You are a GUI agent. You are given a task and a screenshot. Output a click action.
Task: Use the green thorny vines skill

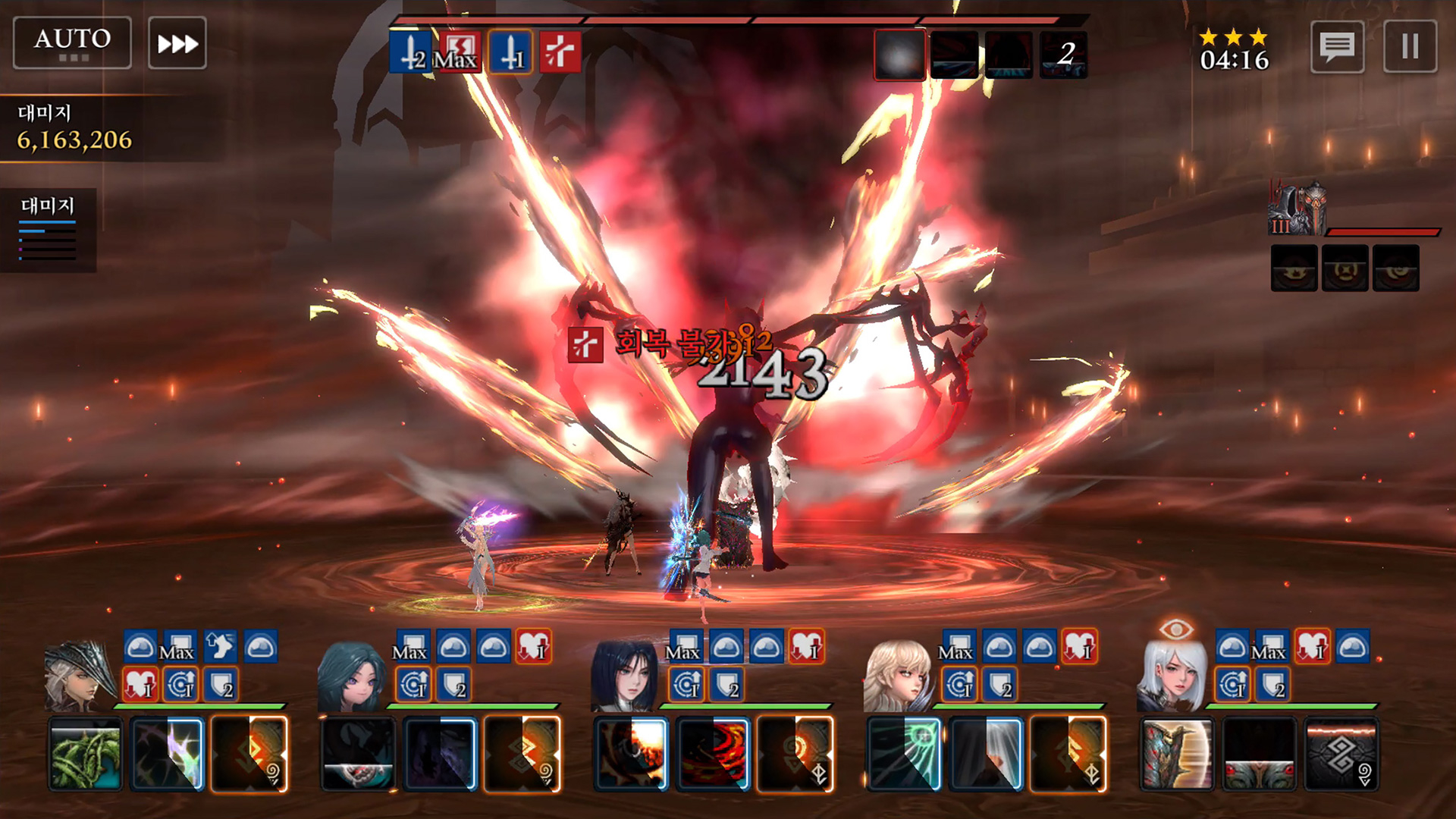pyautogui.click(x=86, y=755)
